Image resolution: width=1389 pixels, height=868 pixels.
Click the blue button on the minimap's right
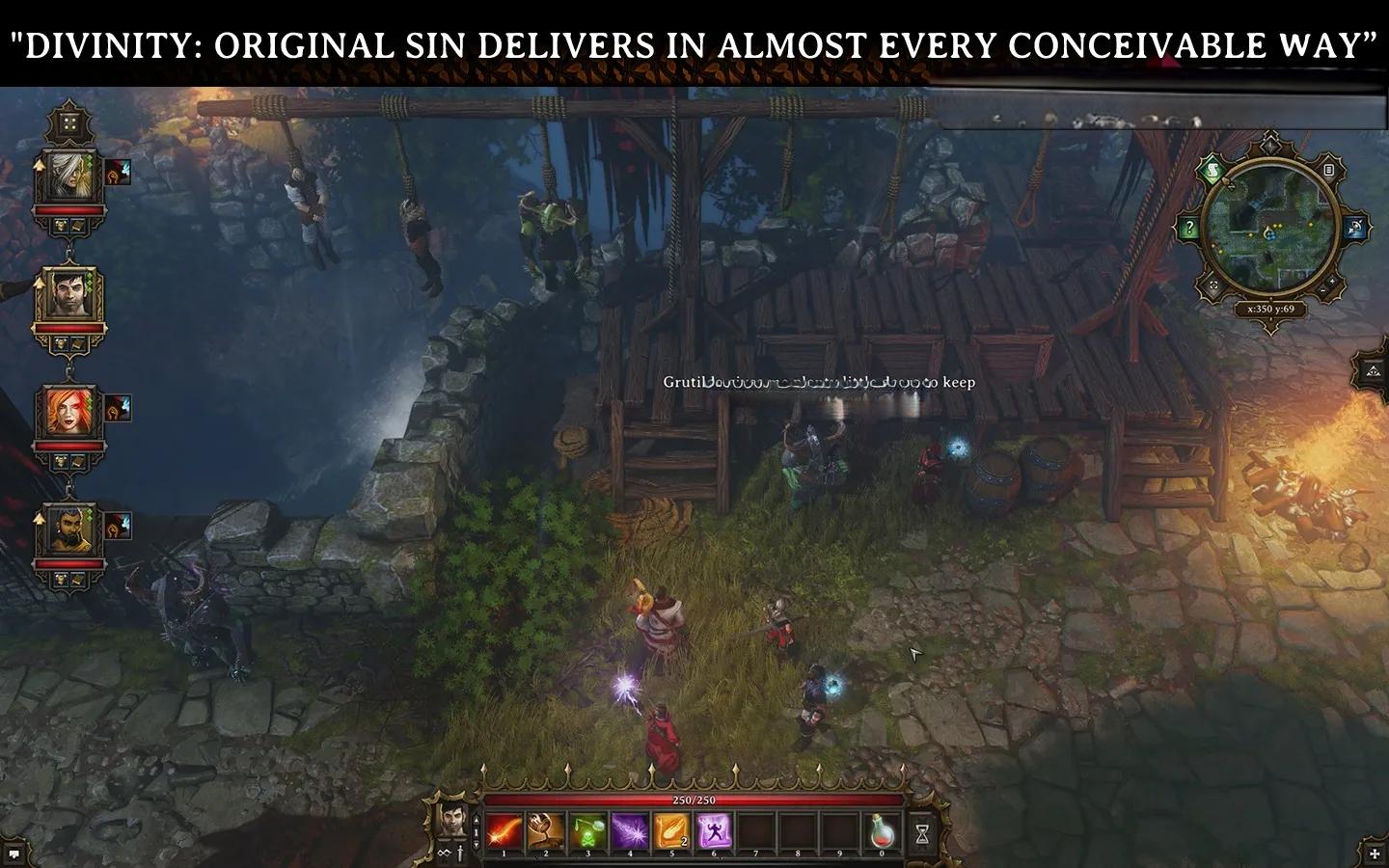click(1355, 229)
